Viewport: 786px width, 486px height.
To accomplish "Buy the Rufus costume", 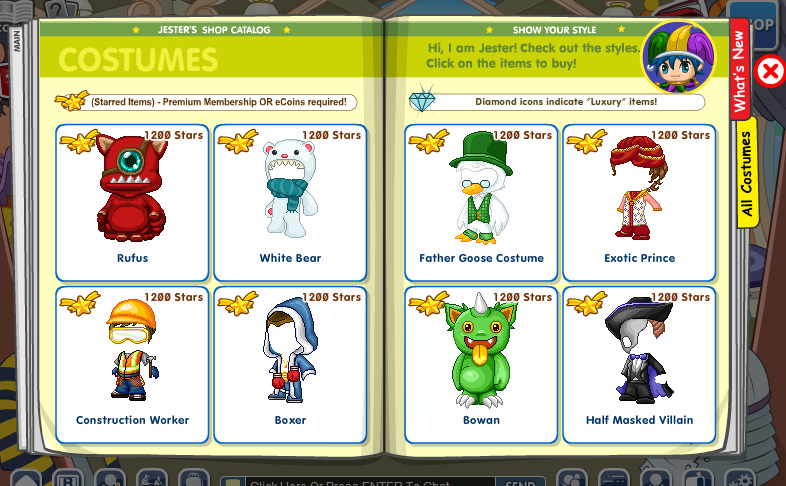I will pyautogui.click(x=132, y=202).
